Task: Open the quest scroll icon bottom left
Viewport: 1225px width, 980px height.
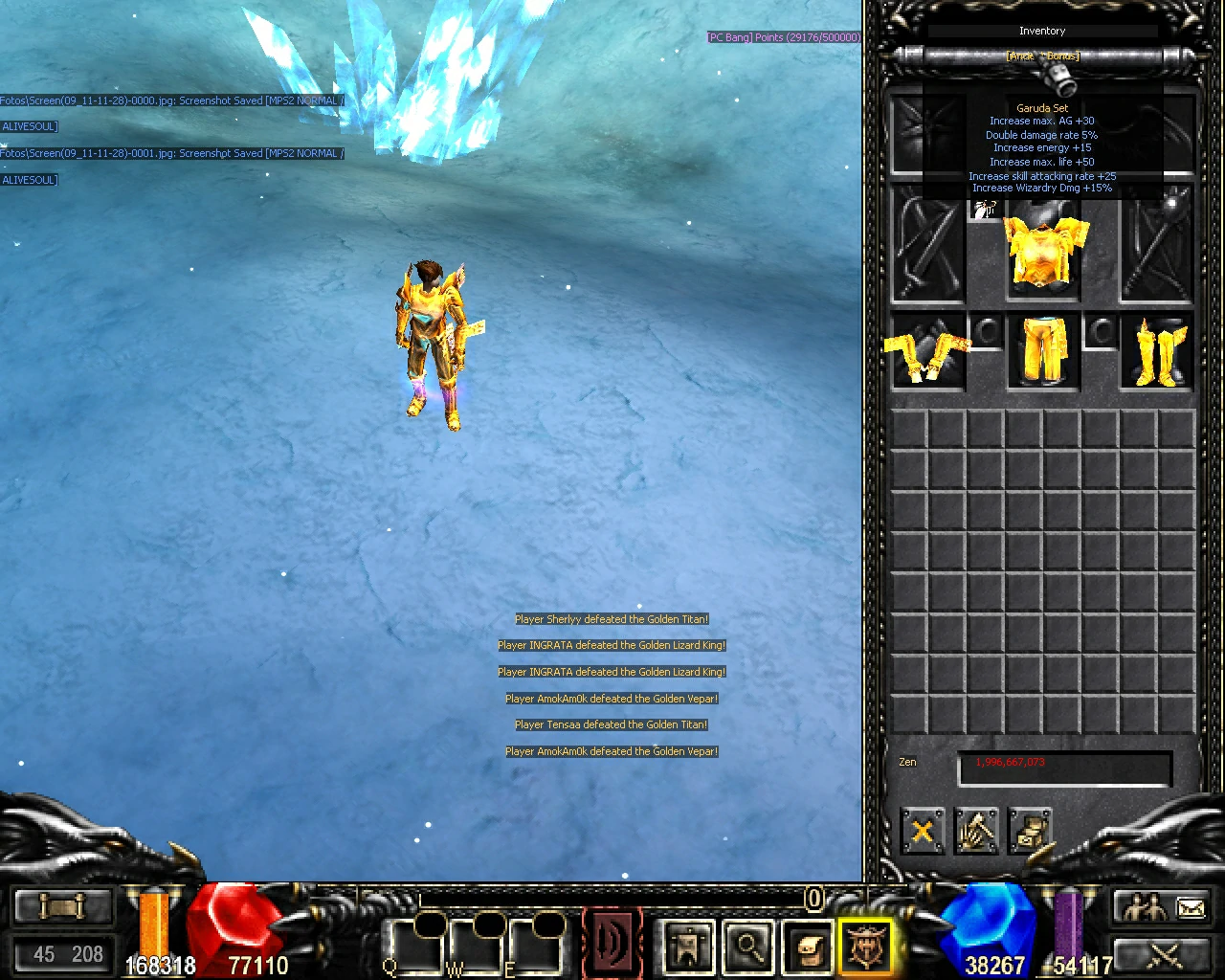Action: pyautogui.click(x=63, y=906)
